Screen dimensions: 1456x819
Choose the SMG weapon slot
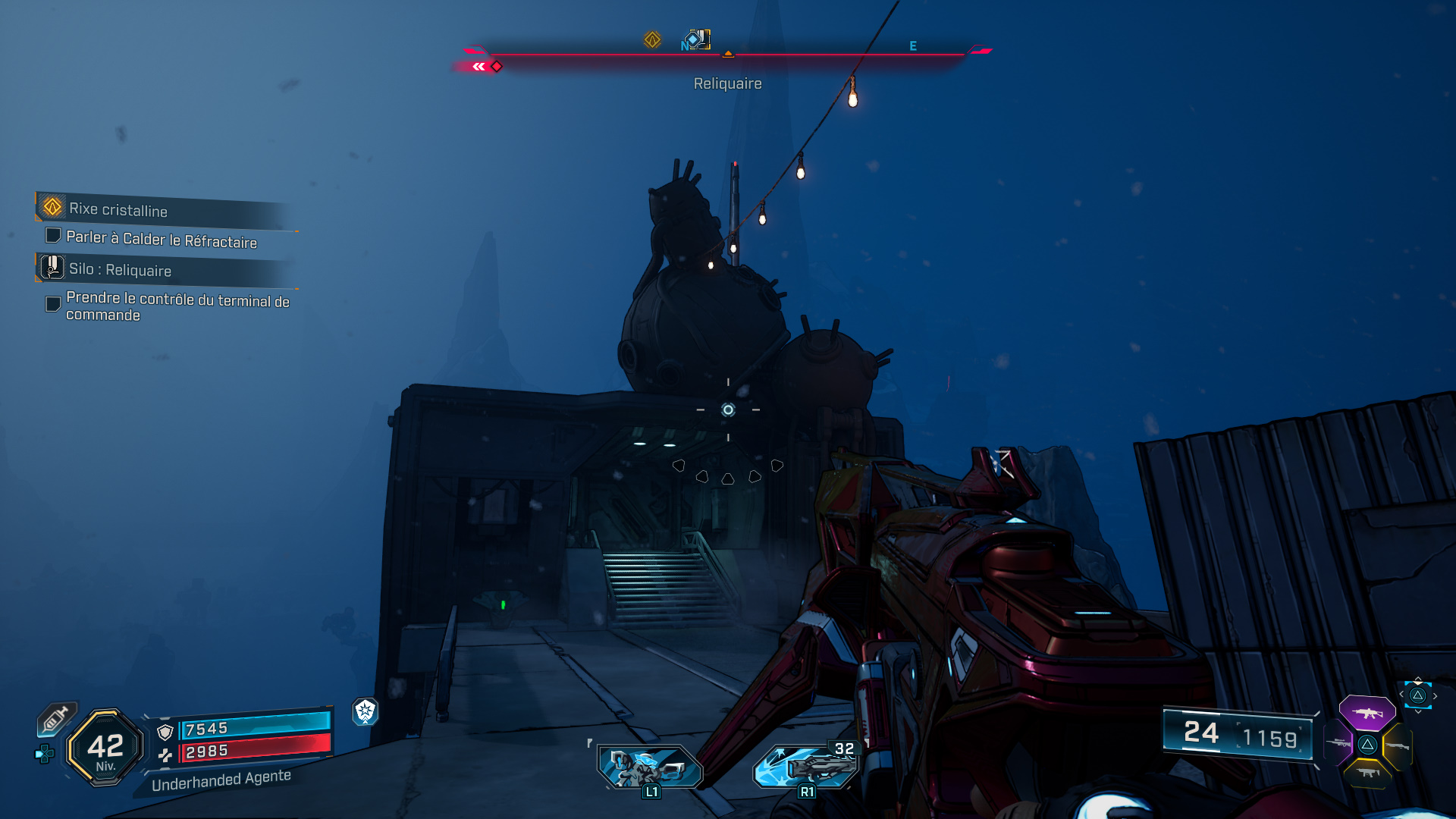coord(1367,773)
